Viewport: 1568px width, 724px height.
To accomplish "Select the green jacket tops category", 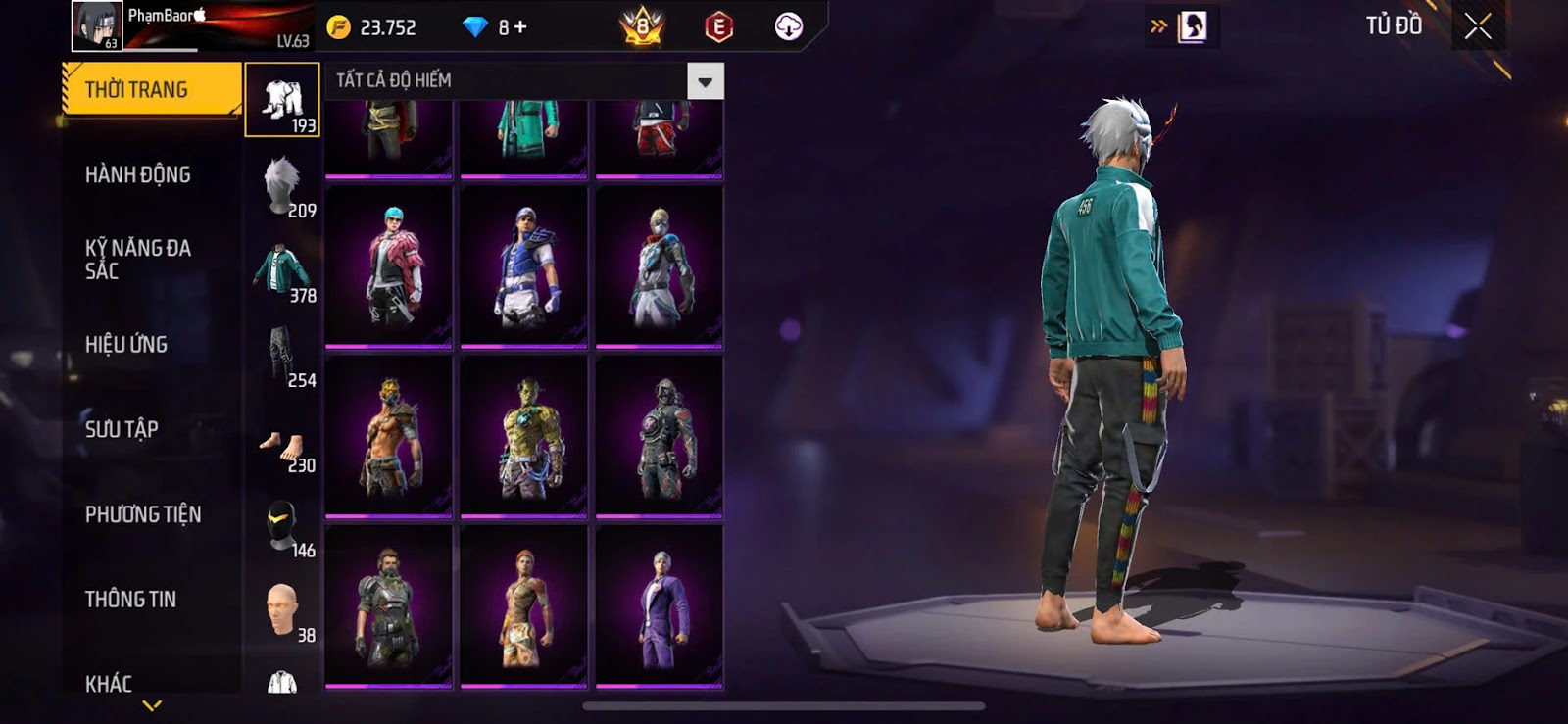I will click(x=282, y=270).
